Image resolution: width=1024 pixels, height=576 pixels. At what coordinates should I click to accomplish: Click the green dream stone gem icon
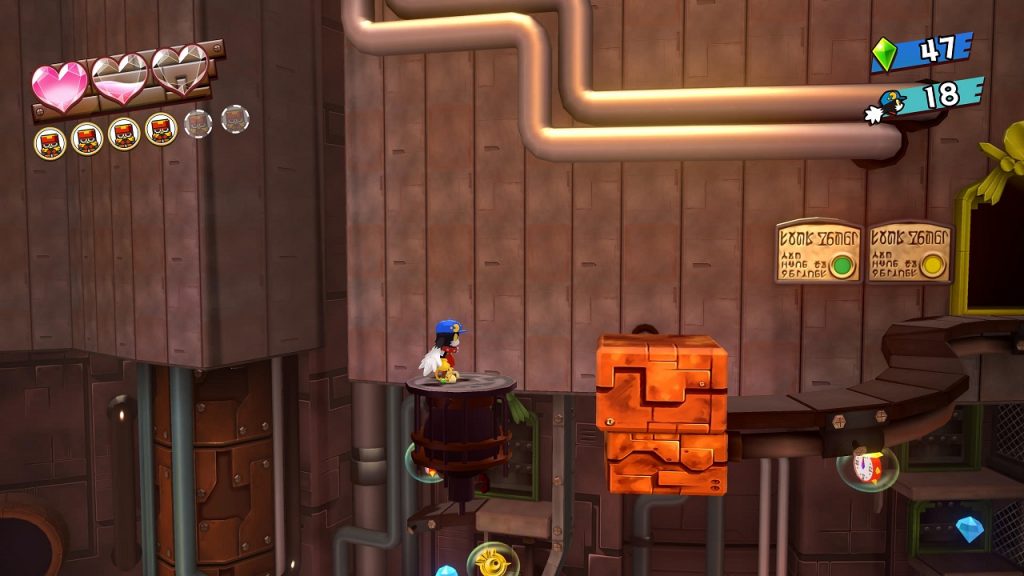[885, 54]
